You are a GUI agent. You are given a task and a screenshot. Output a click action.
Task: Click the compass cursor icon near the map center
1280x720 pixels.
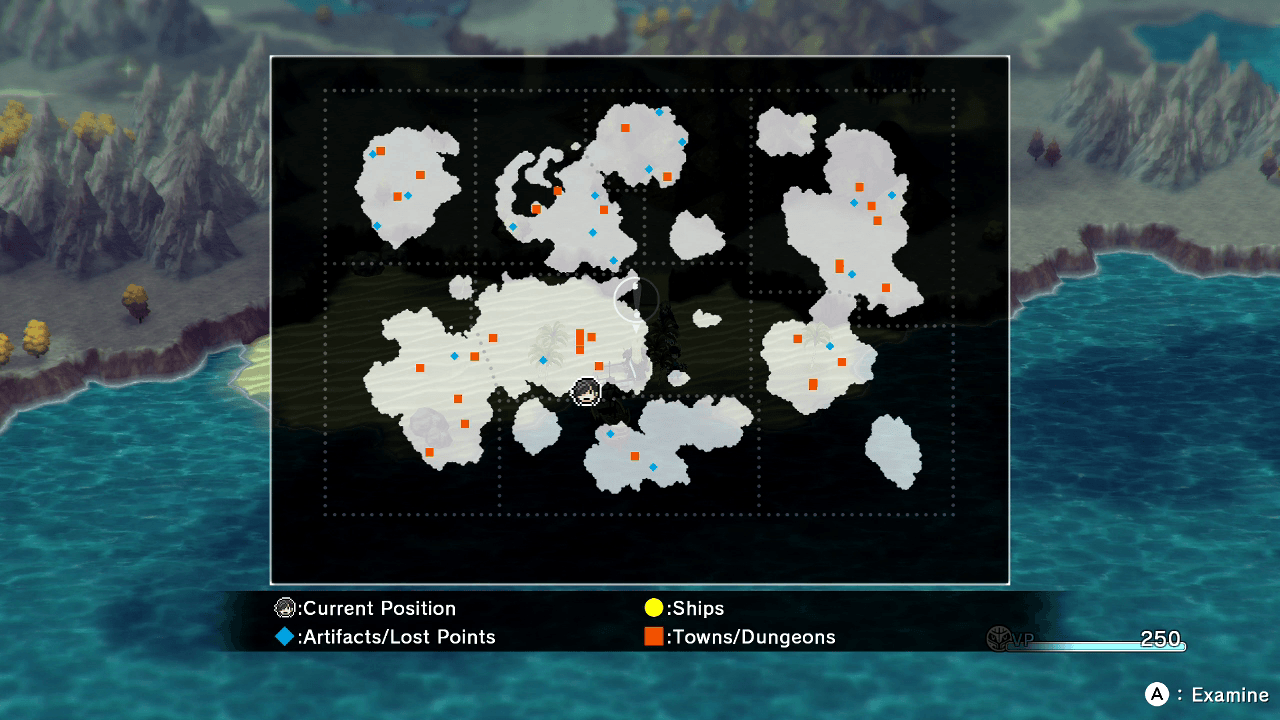tap(636, 300)
